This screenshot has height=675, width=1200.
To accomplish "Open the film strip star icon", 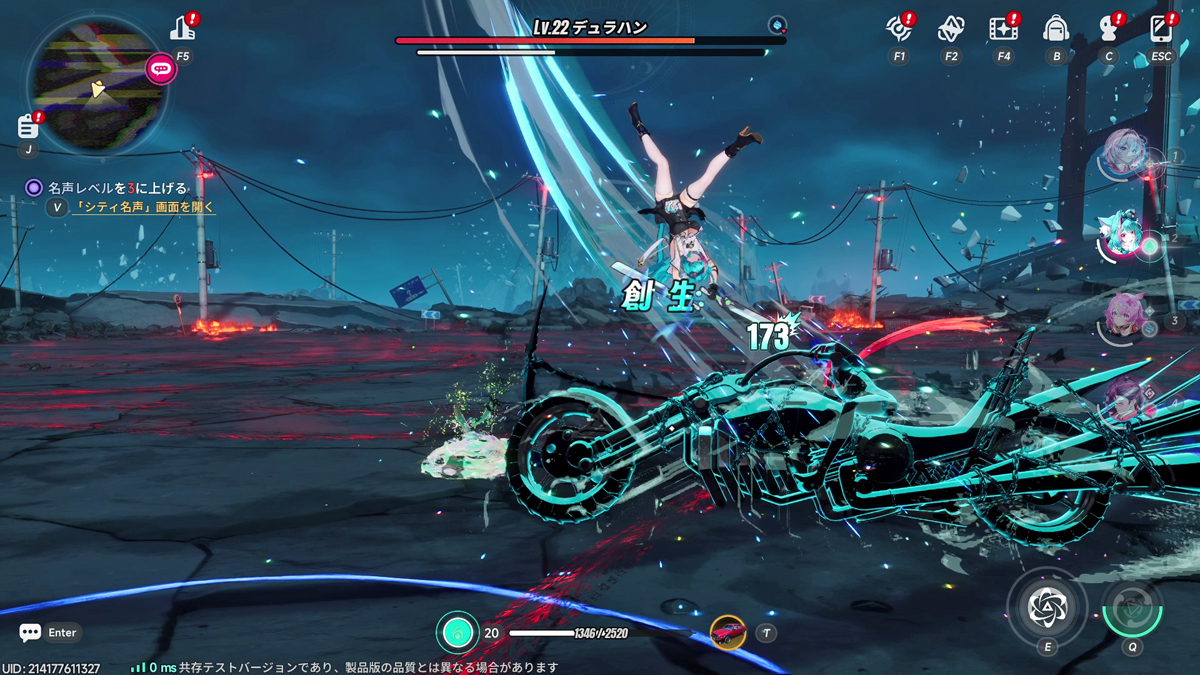I will 1003,28.
